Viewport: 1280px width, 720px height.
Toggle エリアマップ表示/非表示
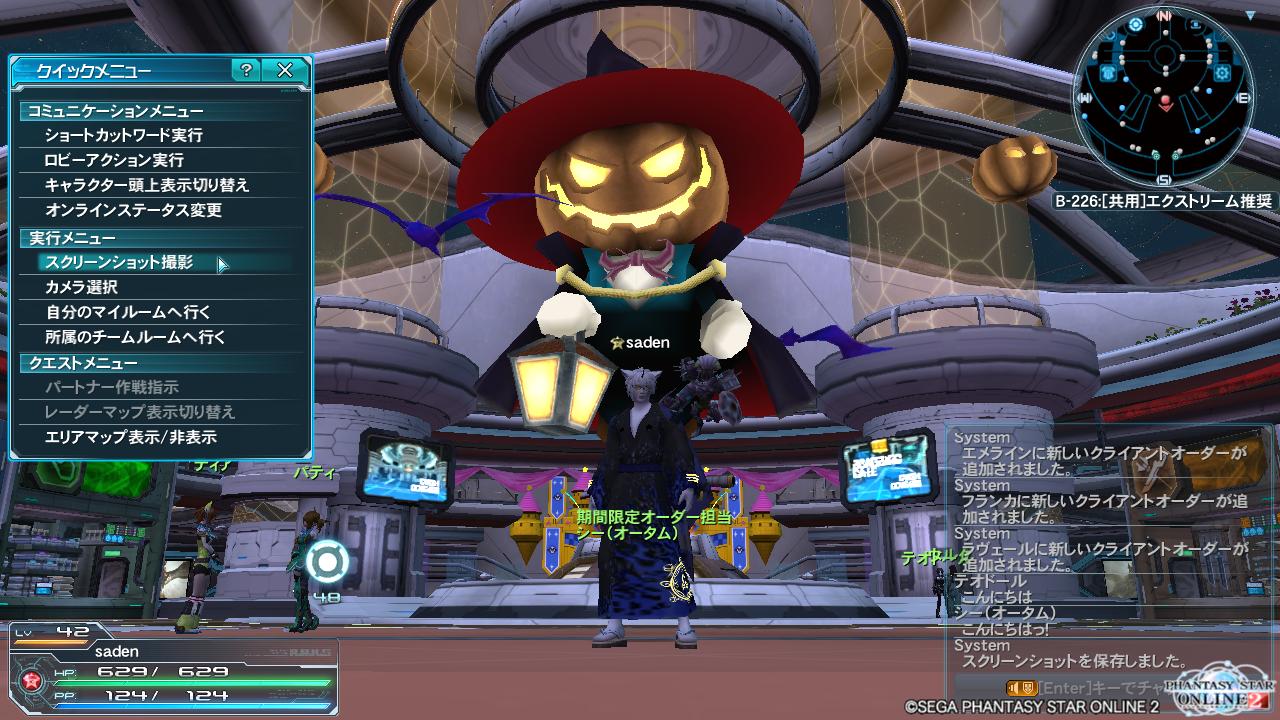(x=131, y=437)
